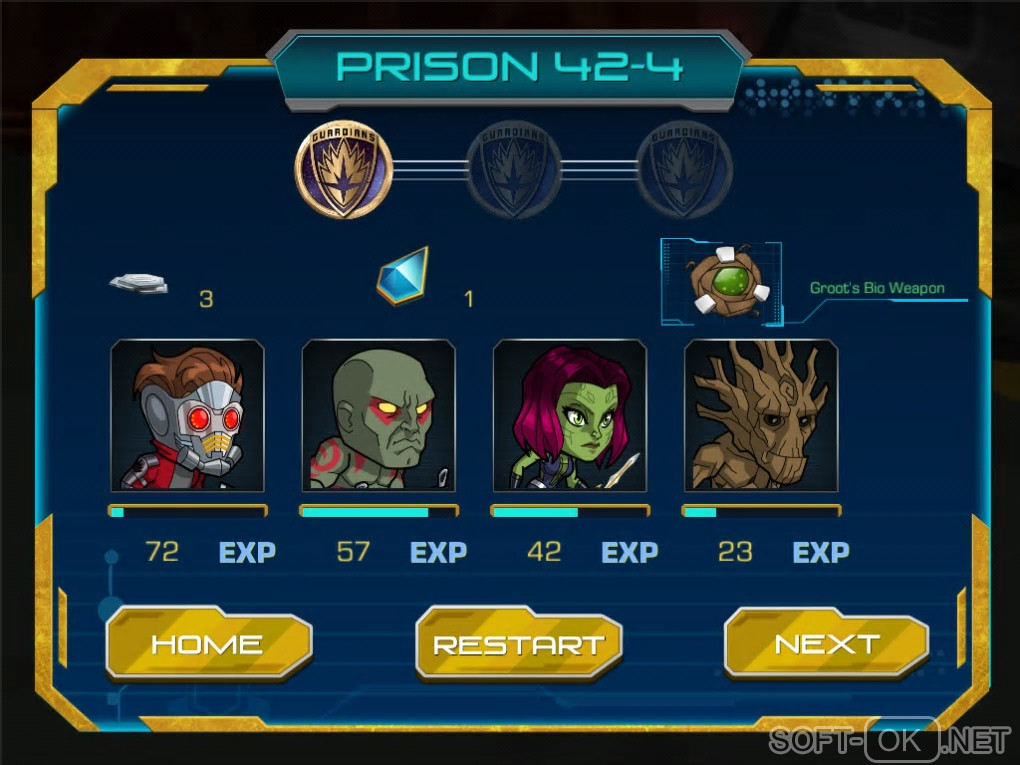Tap the earned gold Guardians medal
The height and width of the screenshot is (765, 1020).
pyautogui.click(x=343, y=170)
